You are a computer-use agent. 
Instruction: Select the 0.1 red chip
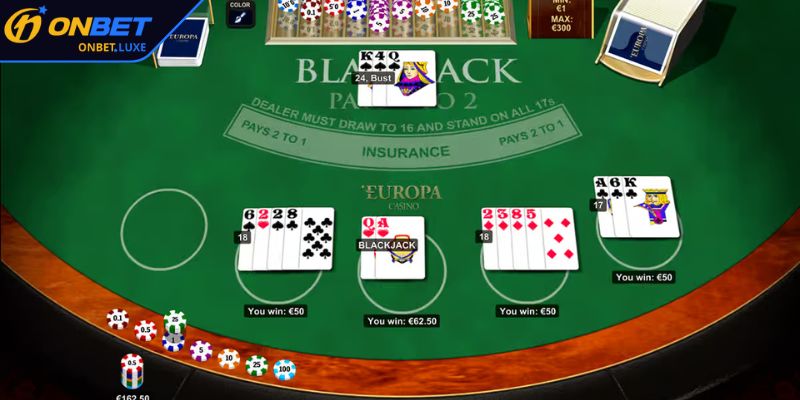pos(118,319)
